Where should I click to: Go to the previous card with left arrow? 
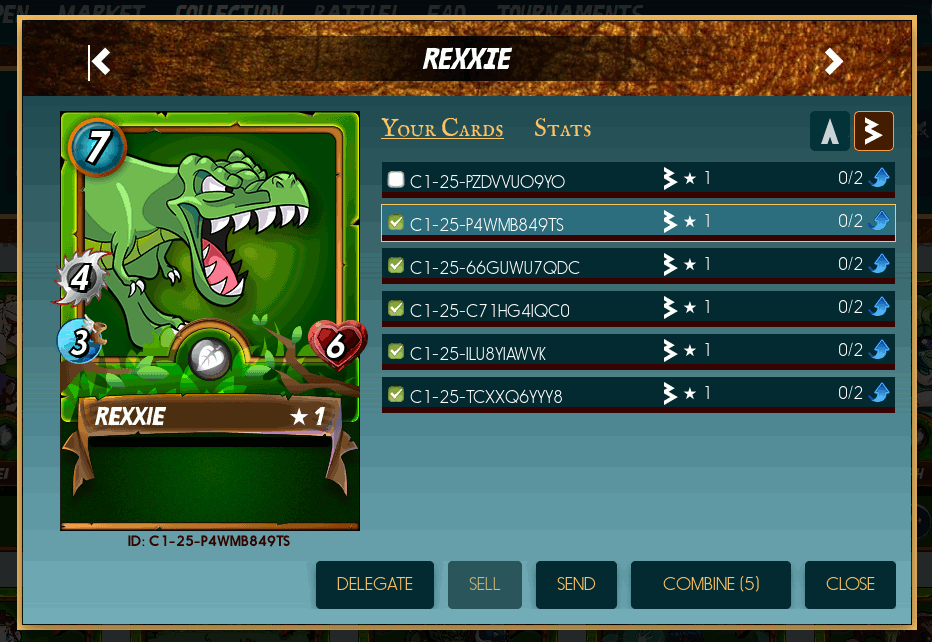coord(99,61)
